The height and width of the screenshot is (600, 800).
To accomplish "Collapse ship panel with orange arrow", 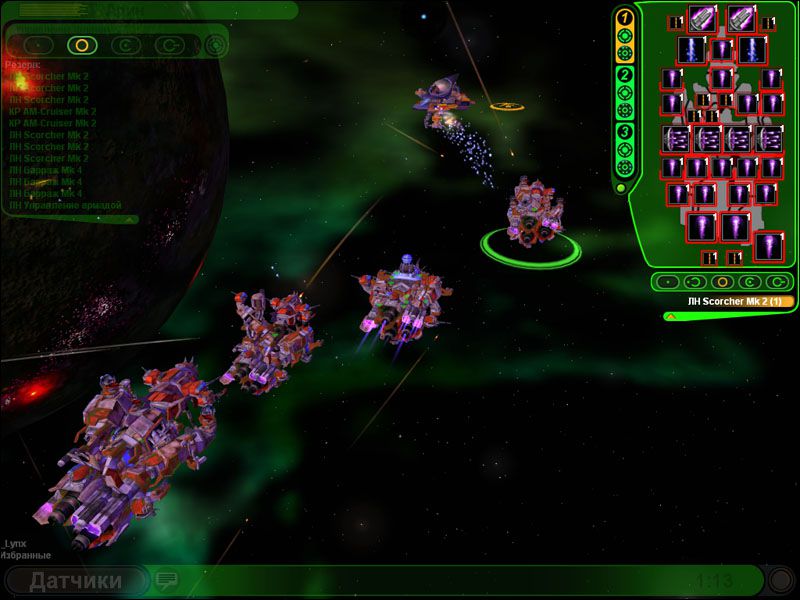I will [670, 316].
